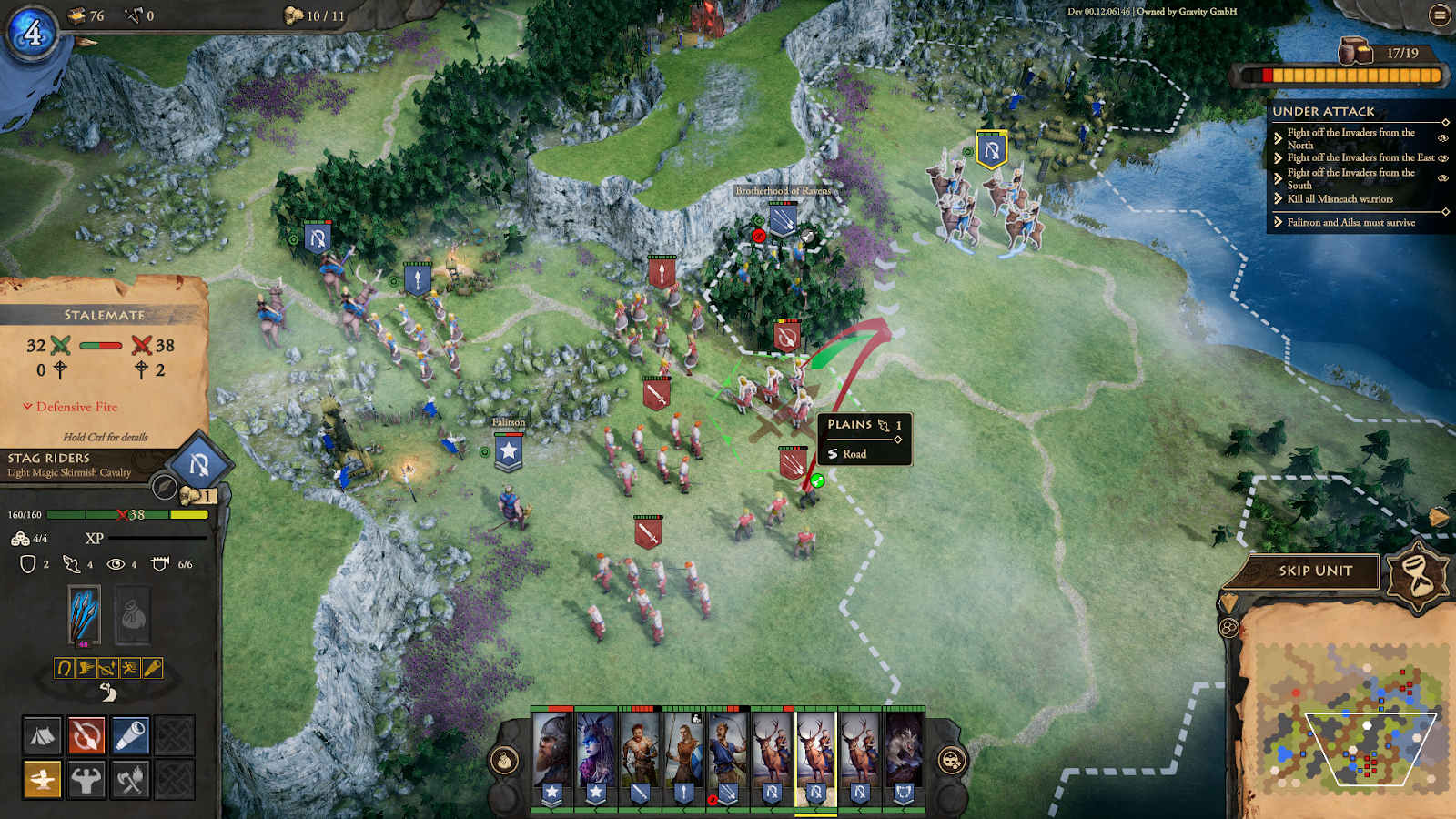Click the crossed axes ability icon
This screenshot has height=819, width=1456.
[x=129, y=780]
